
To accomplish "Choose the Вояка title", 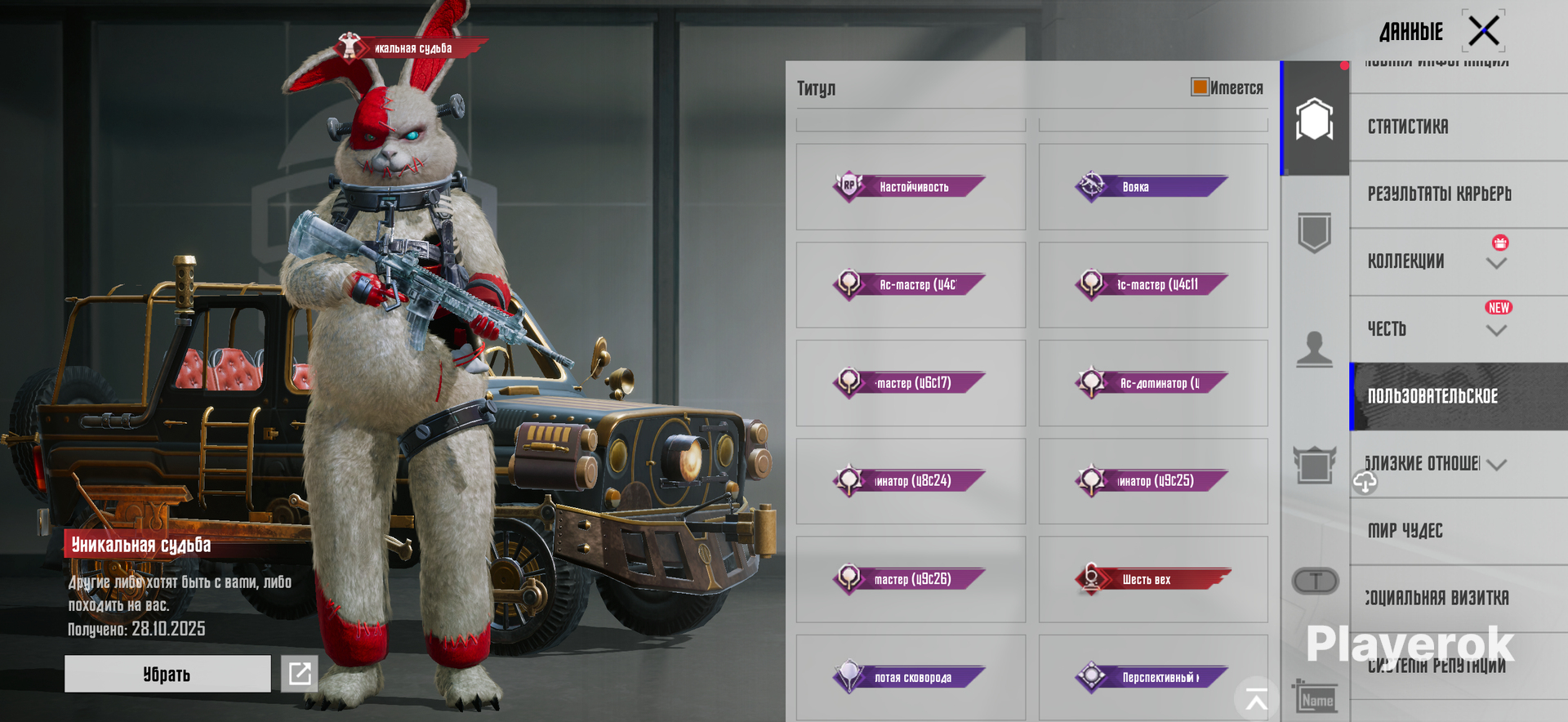I will pos(1152,187).
